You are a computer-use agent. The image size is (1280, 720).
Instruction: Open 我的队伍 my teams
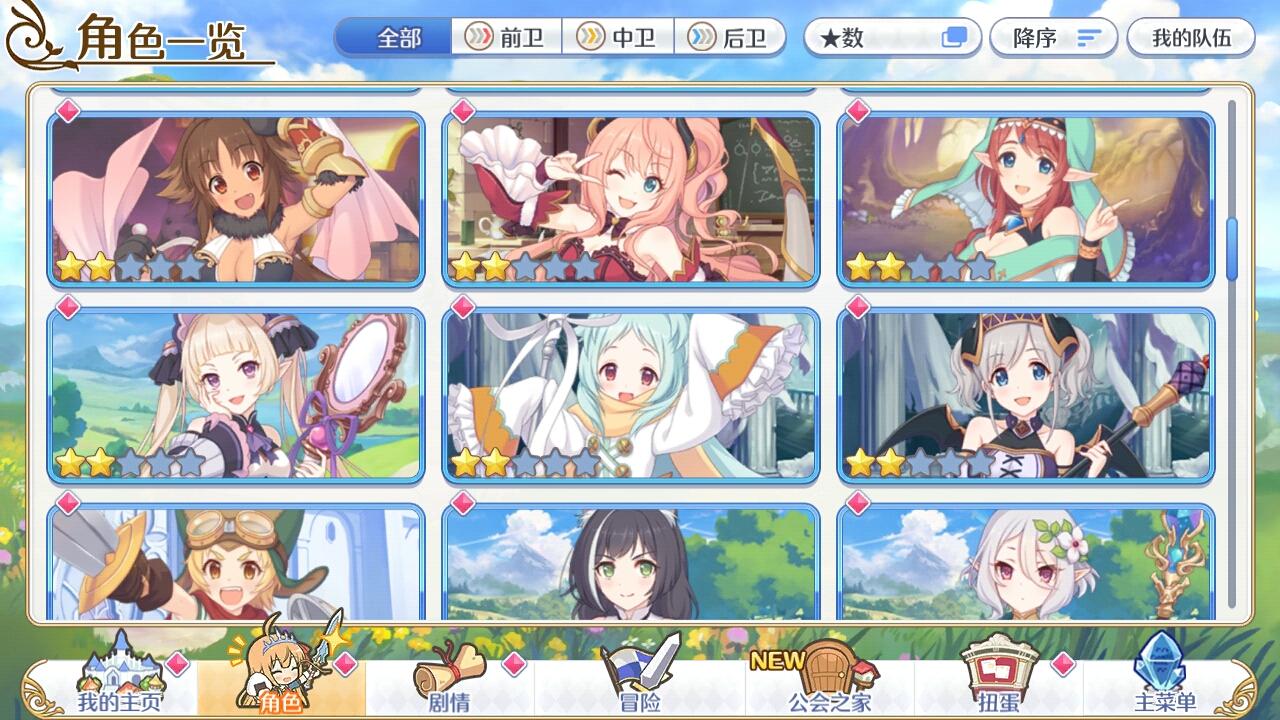[x=1188, y=35]
